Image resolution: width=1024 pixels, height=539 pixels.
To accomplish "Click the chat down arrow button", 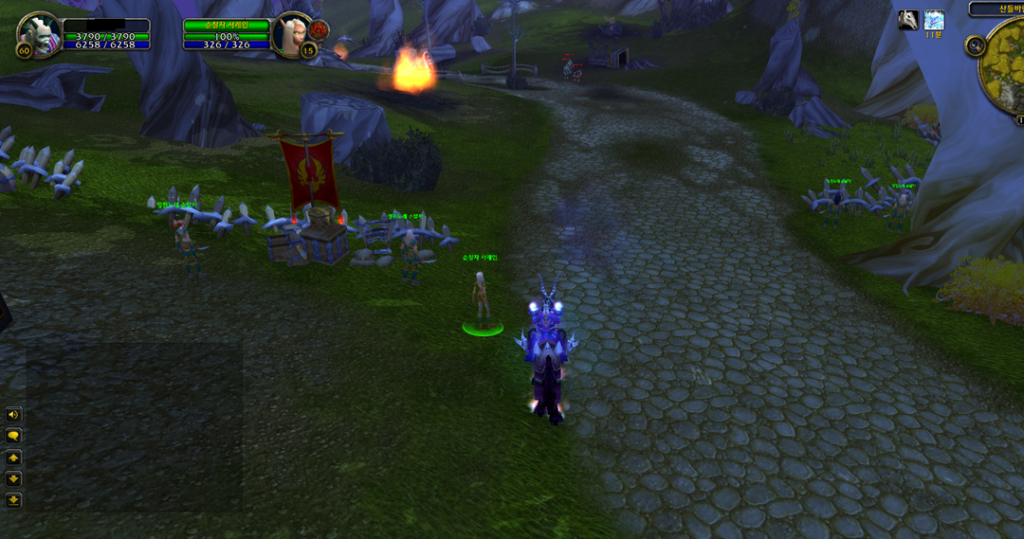I will pyautogui.click(x=14, y=478).
